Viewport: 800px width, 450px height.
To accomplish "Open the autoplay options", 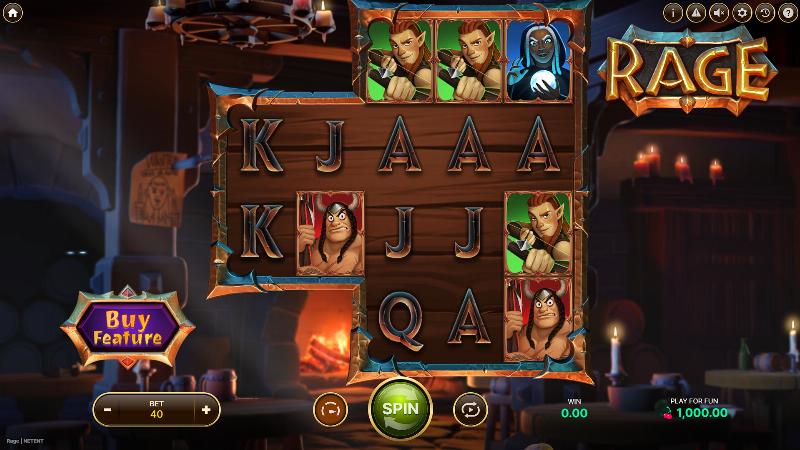I will [x=469, y=408].
